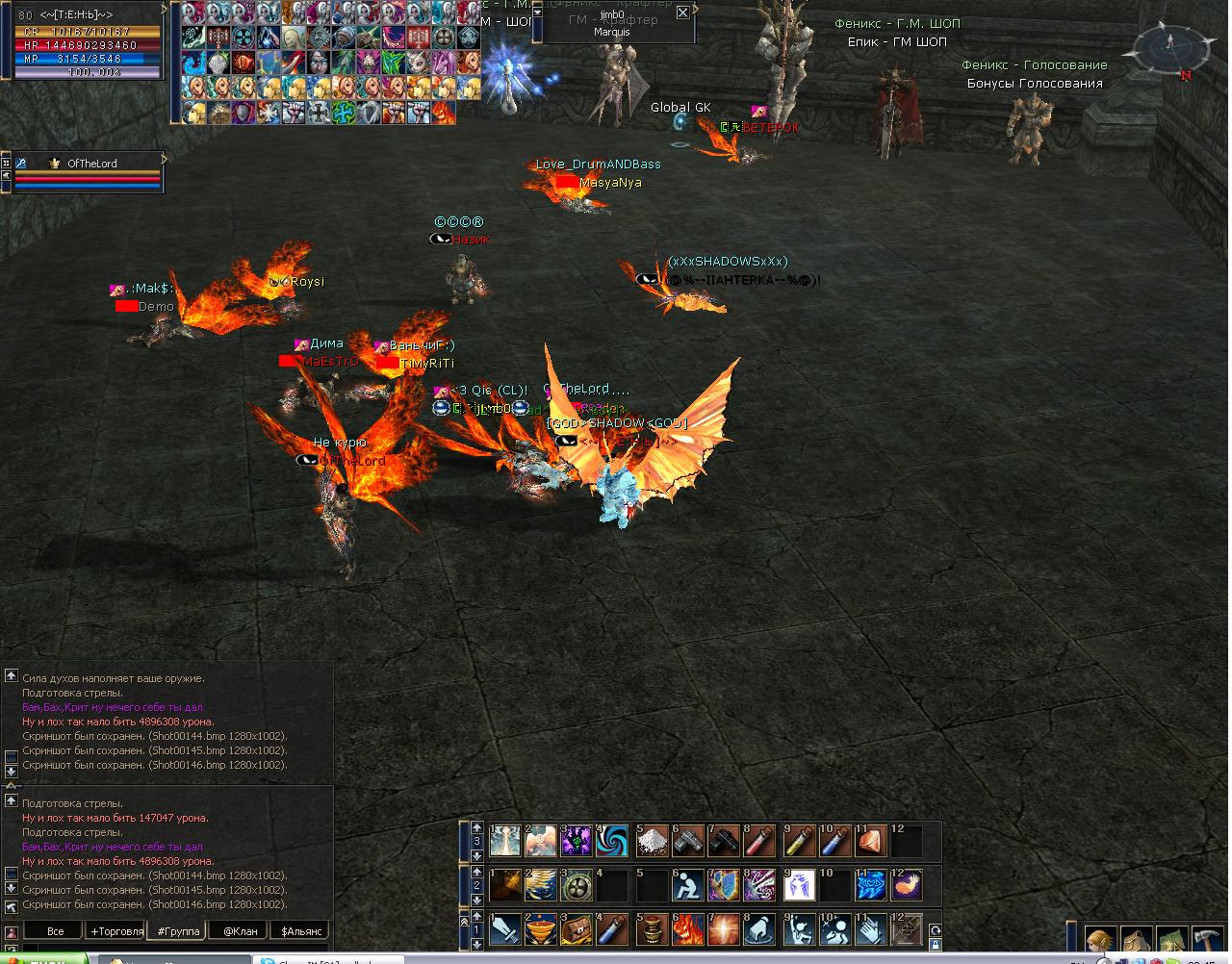This screenshot has height=964, width=1232.
Task: Use the yellow potion slot
Action: click(797, 841)
